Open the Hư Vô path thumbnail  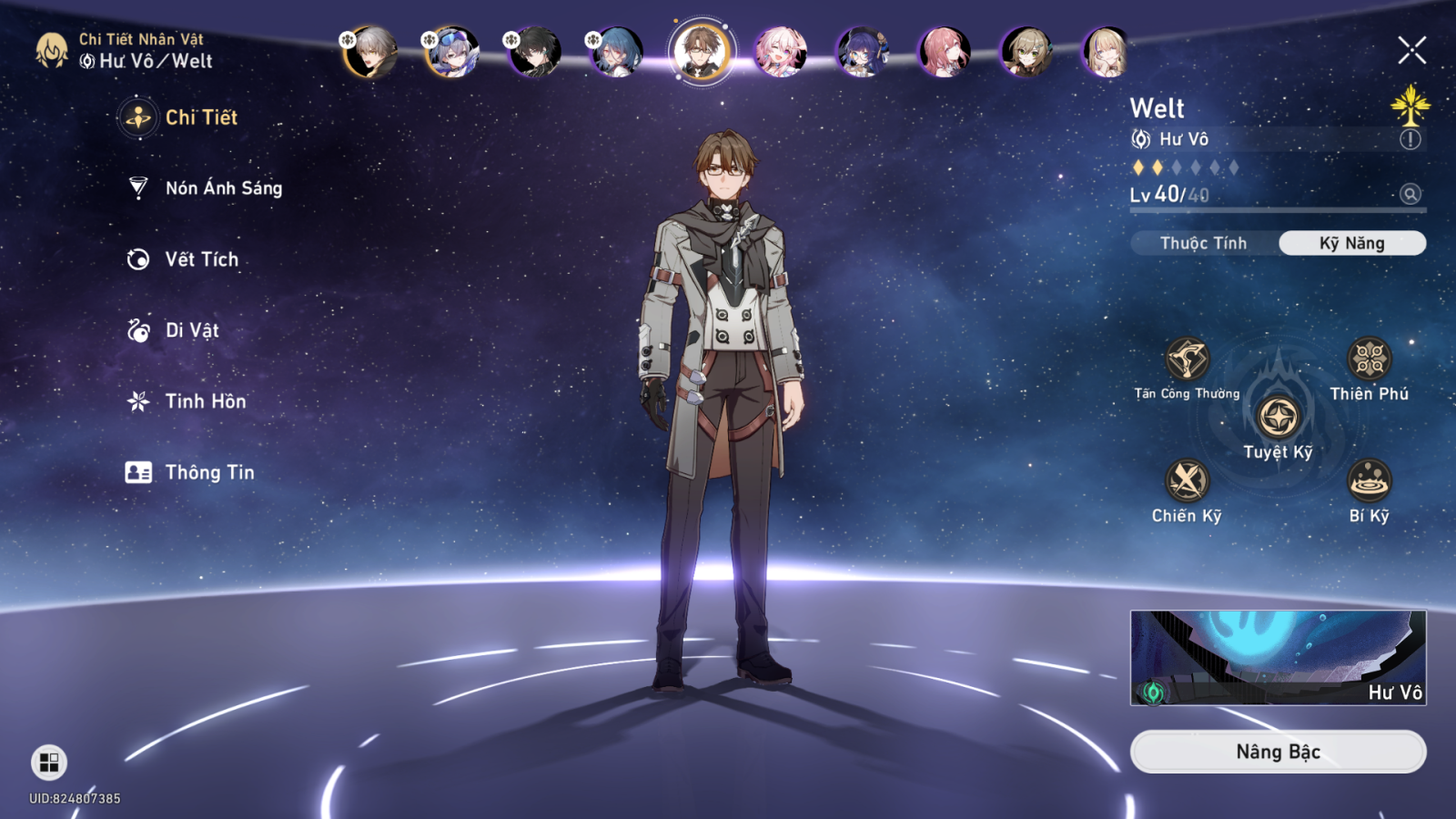(1278, 658)
